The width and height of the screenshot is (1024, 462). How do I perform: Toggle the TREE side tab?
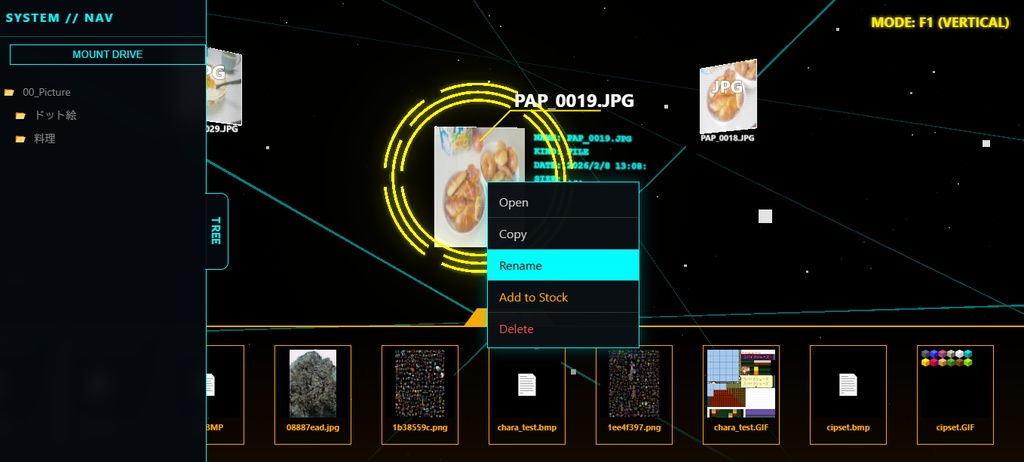point(216,231)
